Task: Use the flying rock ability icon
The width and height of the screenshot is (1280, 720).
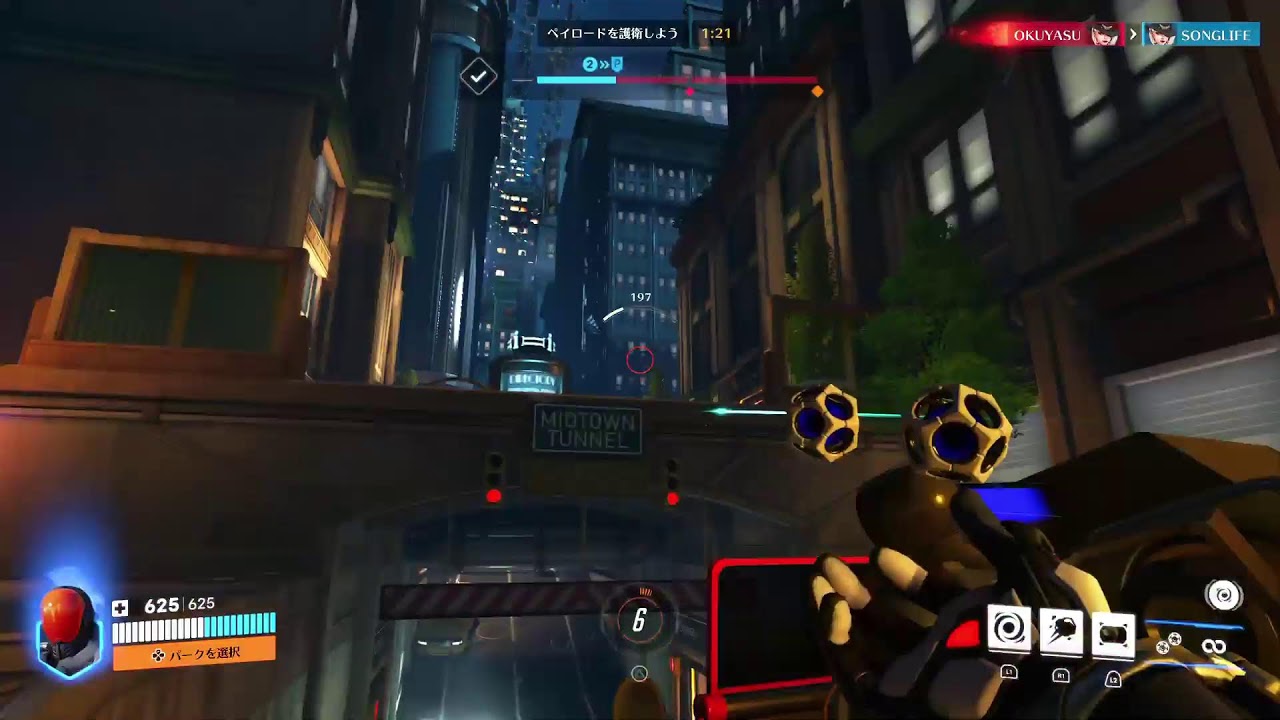Action: (1061, 631)
